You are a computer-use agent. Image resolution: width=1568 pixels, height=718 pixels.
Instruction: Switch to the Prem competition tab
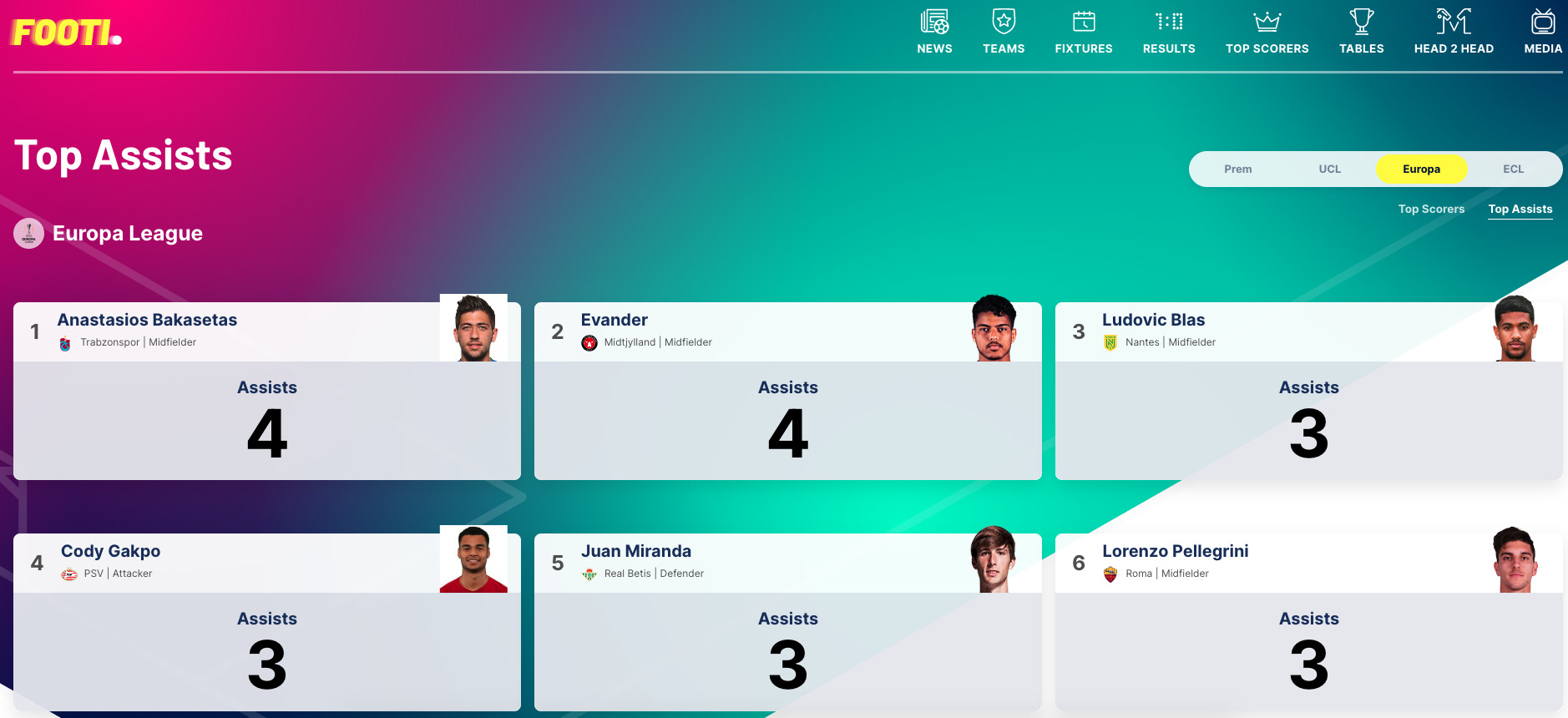(x=1238, y=169)
